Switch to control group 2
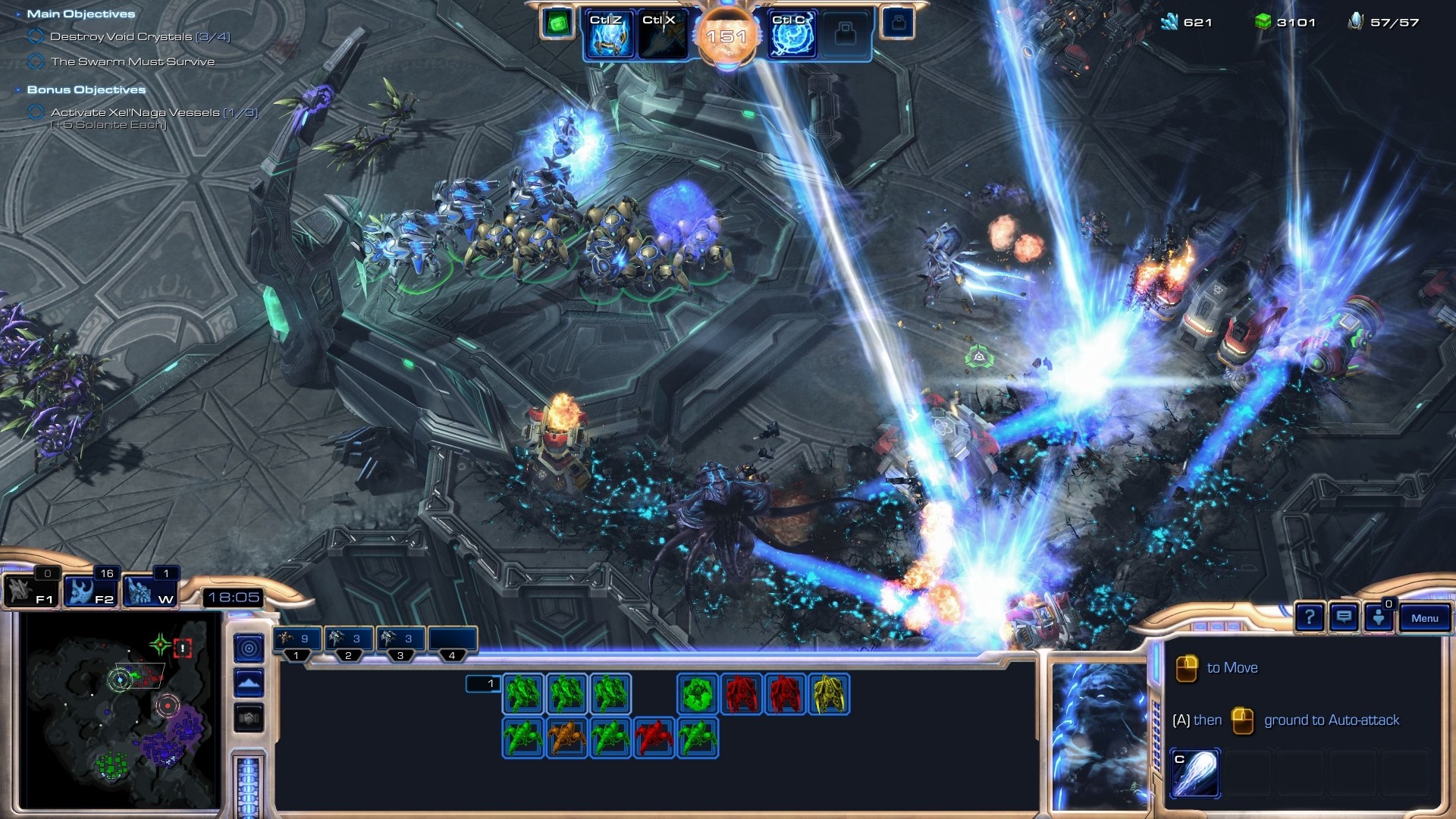The height and width of the screenshot is (819, 1456). coord(348,639)
